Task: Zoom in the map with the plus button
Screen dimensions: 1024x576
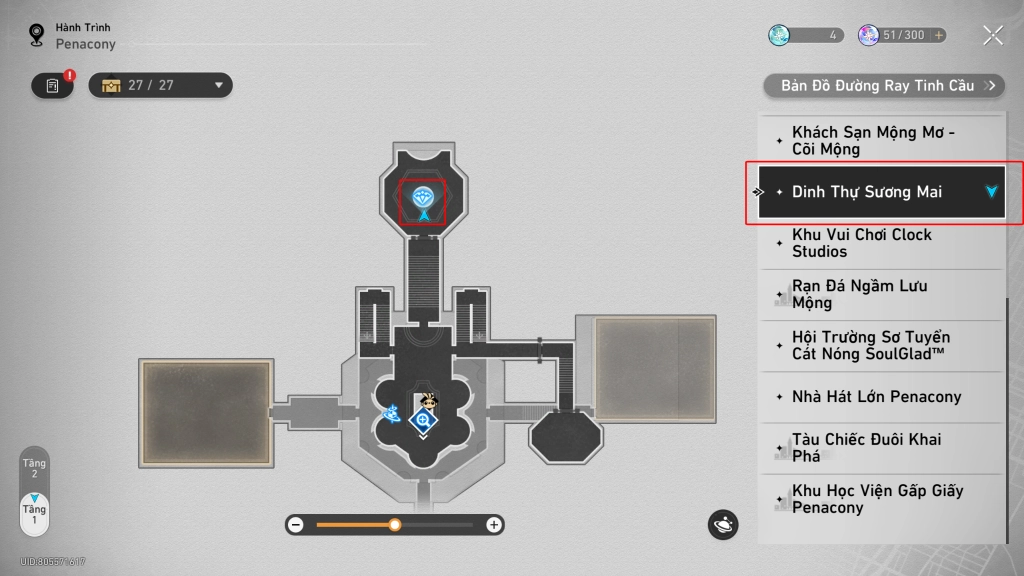Action: click(494, 525)
